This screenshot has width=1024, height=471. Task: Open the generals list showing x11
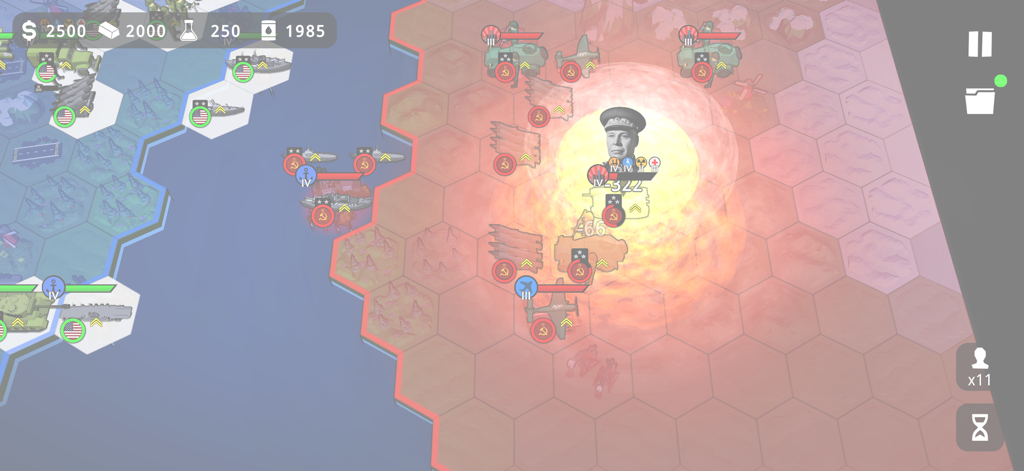[980, 366]
